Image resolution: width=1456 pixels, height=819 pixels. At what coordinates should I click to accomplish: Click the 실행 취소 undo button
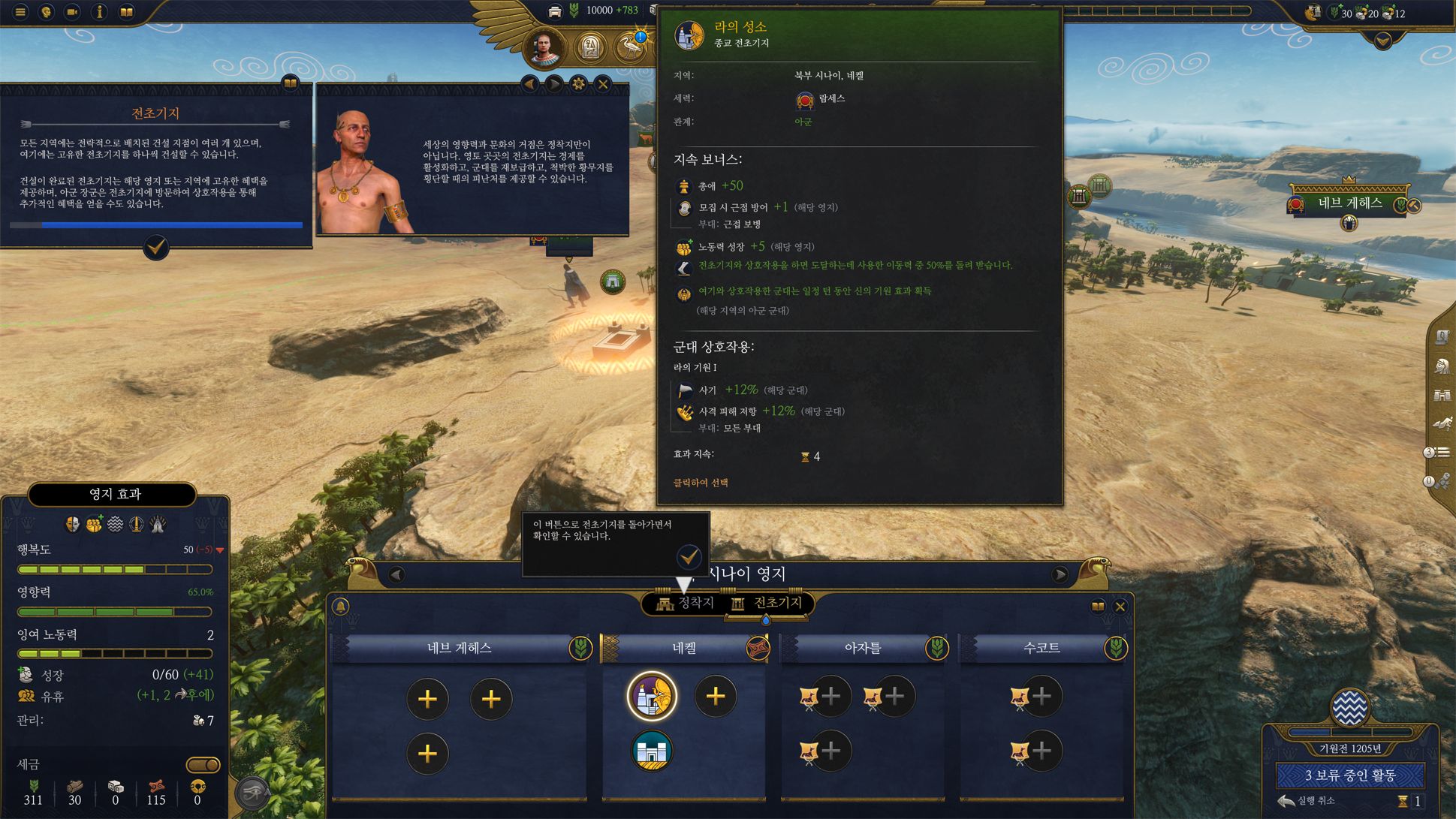pyautogui.click(x=1307, y=801)
